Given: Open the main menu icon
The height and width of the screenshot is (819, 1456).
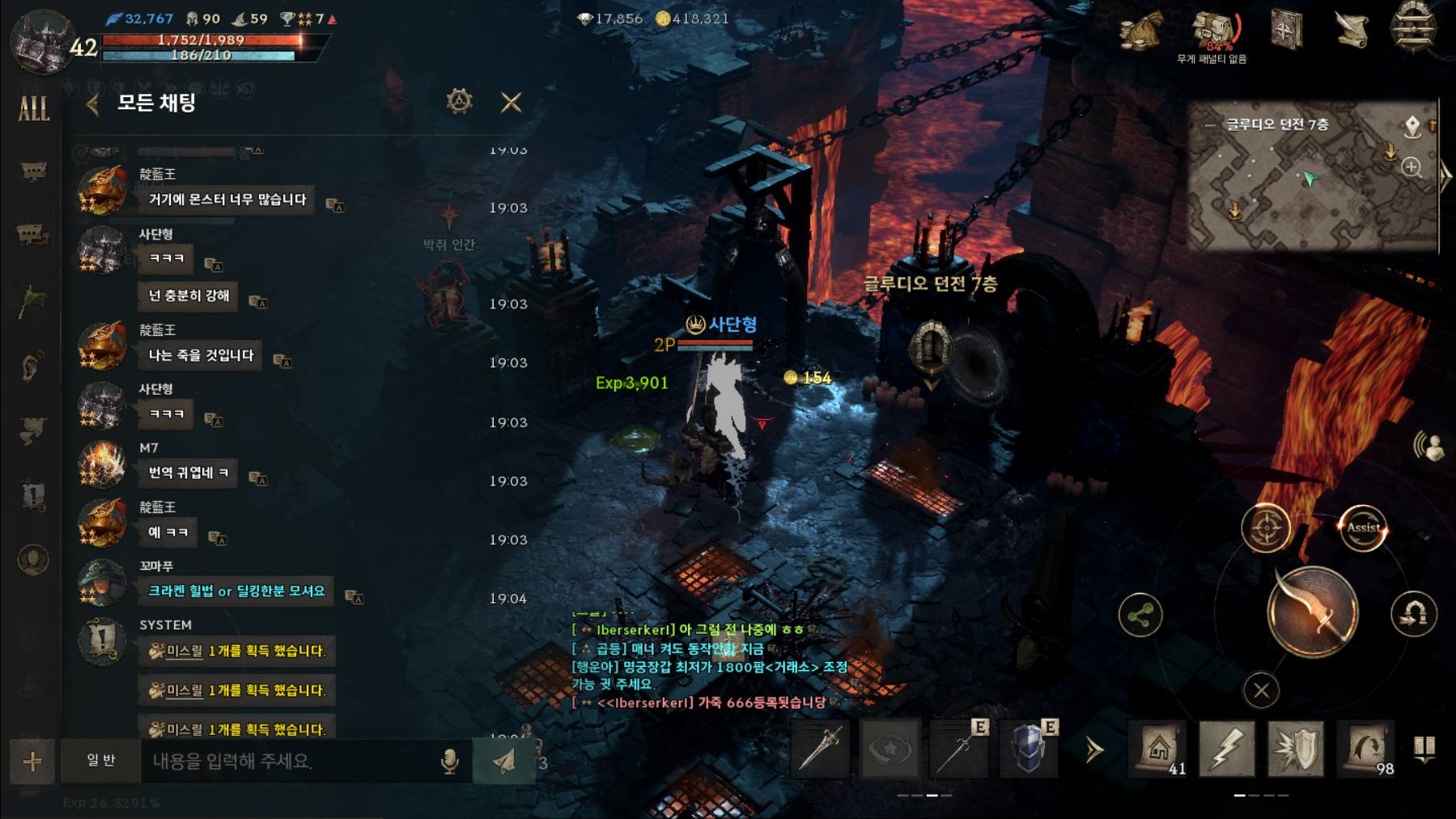Looking at the screenshot, I should 1413,29.
